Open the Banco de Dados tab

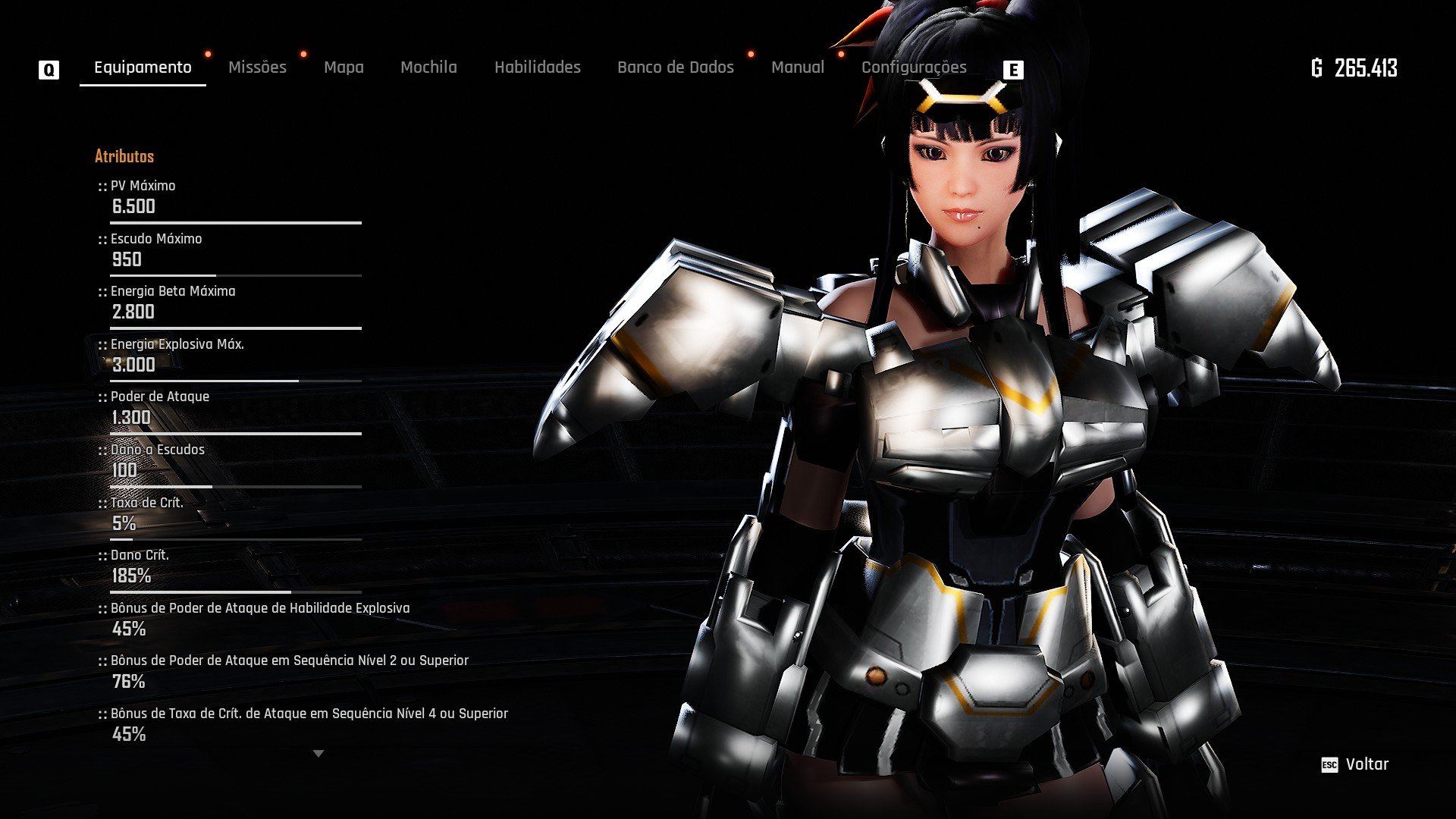coord(675,67)
